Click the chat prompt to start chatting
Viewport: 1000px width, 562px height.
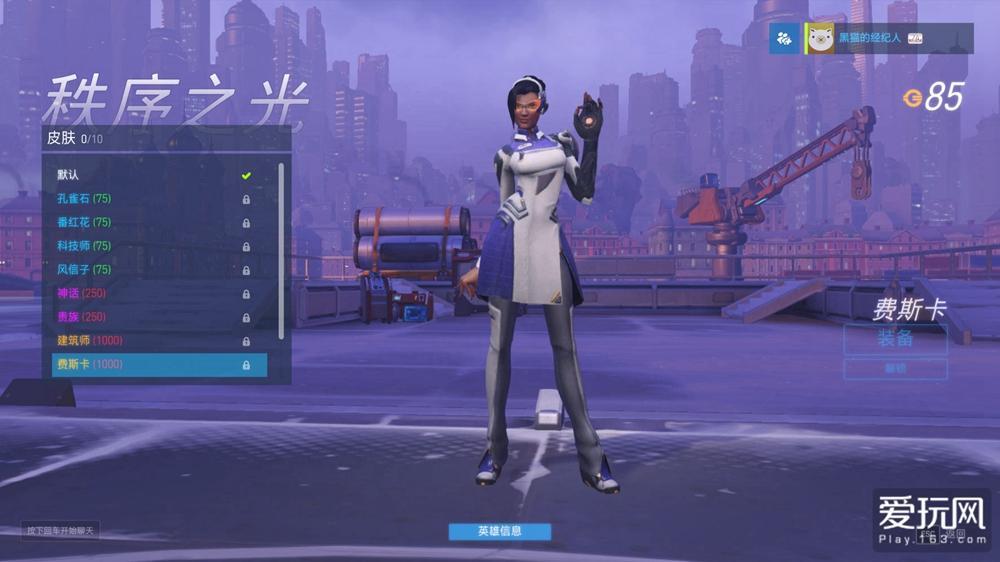[61, 530]
